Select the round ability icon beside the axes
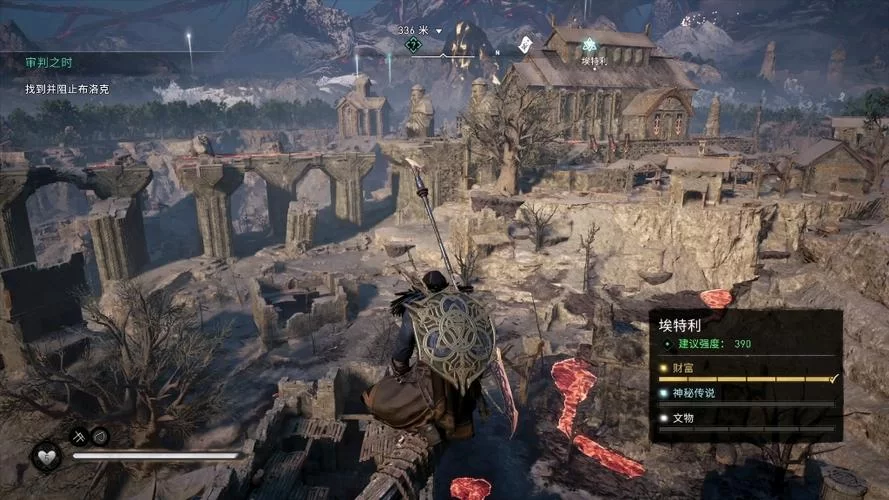 tap(100, 436)
